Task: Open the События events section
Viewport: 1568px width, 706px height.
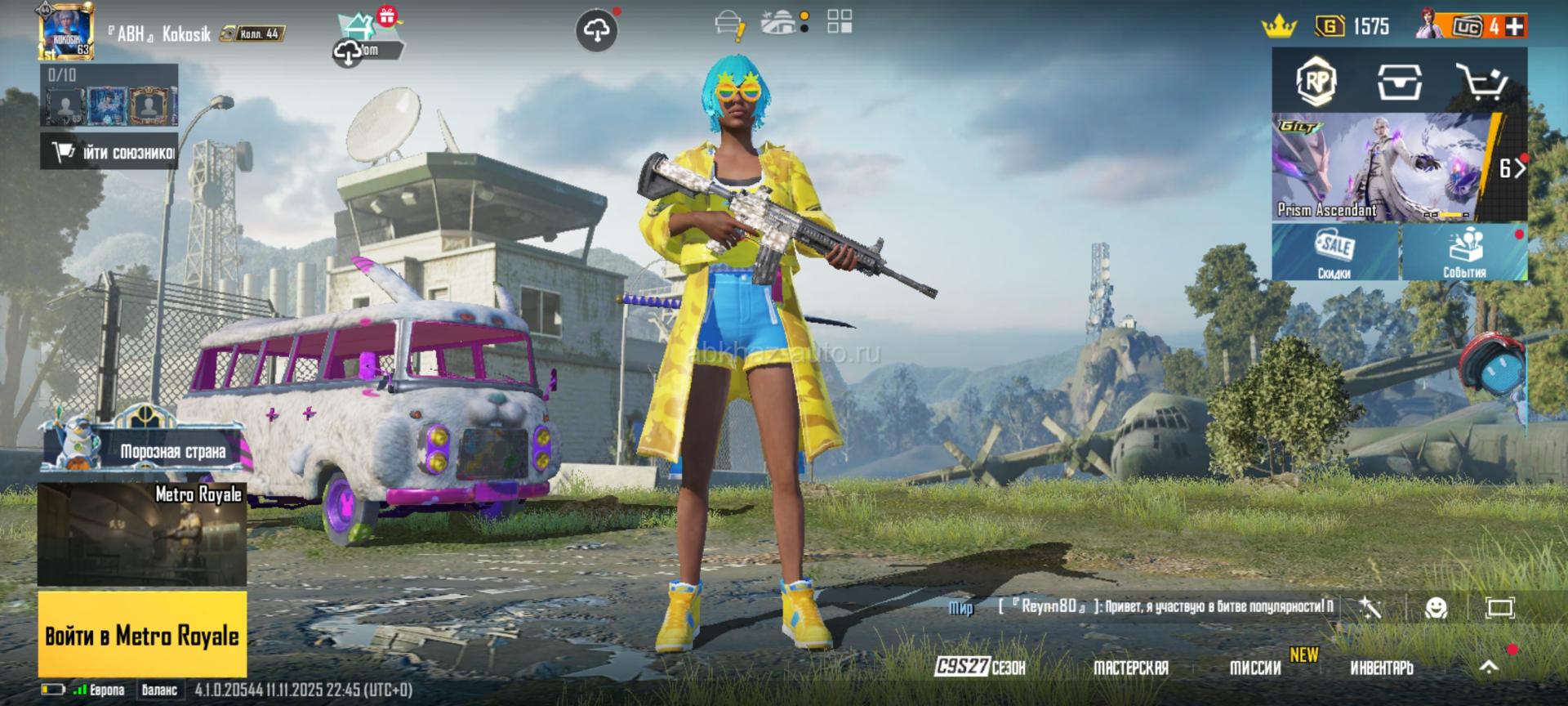Action: tap(1464, 252)
